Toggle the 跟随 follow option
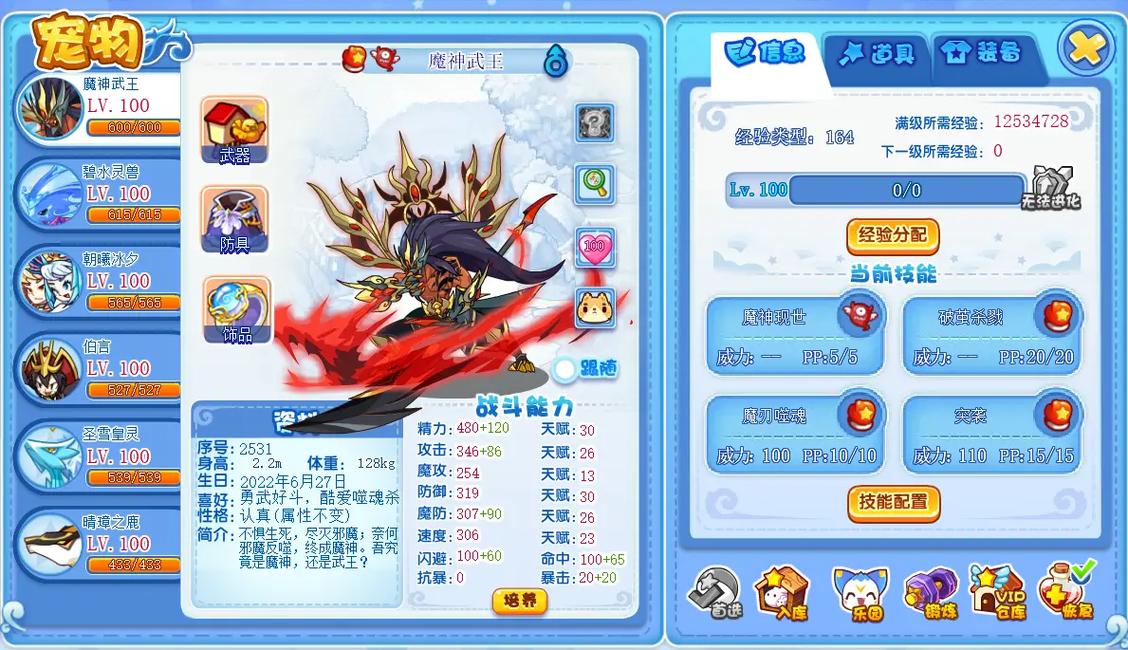Screen dimensions: 1128x650 tap(566, 370)
